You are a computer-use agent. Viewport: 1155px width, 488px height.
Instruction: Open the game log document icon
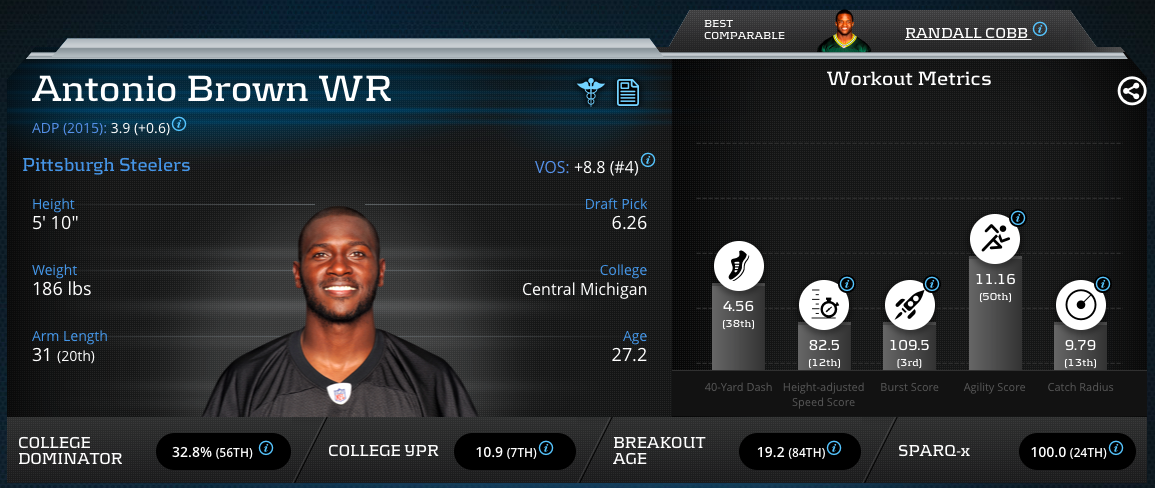pos(628,92)
